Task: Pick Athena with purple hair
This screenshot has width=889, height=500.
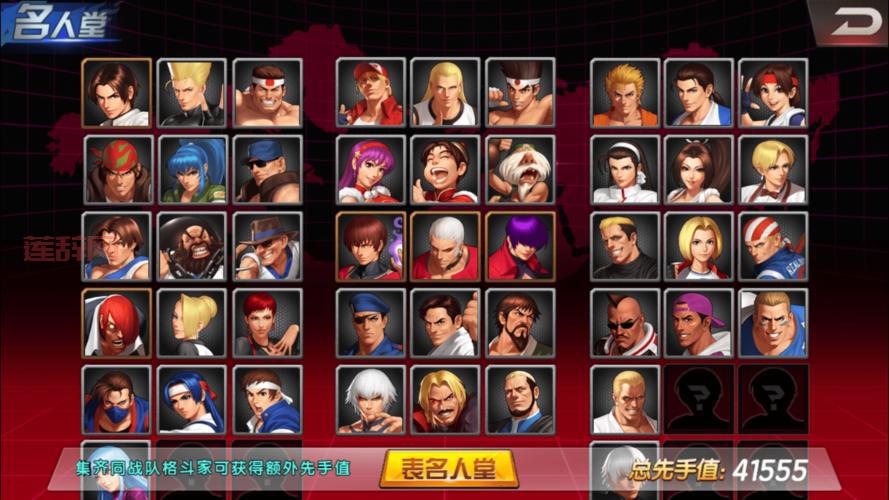Action: click(371, 169)
